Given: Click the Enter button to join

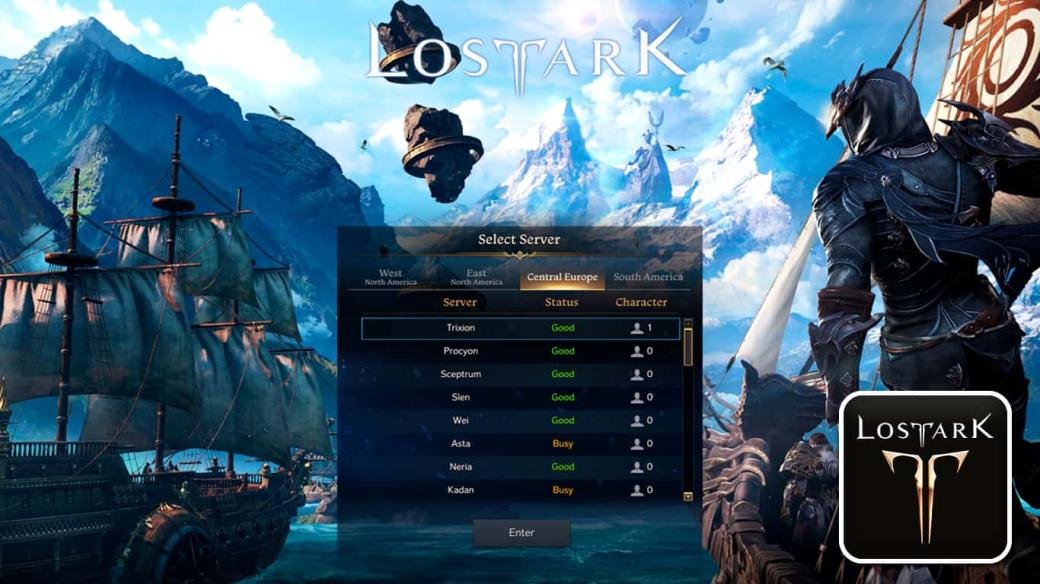Looking at the screenshot, I should point(521,533).
